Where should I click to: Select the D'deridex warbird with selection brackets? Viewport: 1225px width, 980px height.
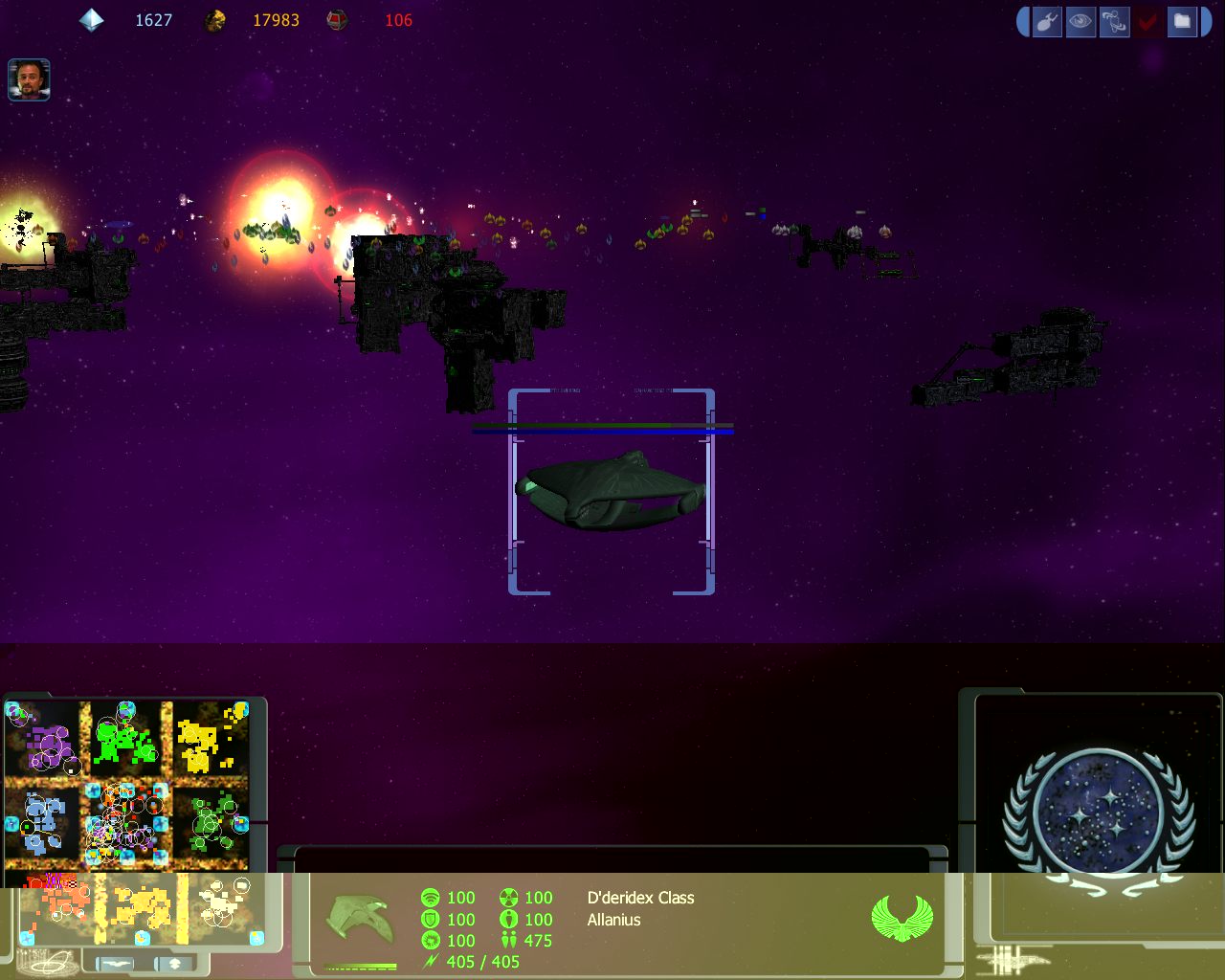(611, 490)
